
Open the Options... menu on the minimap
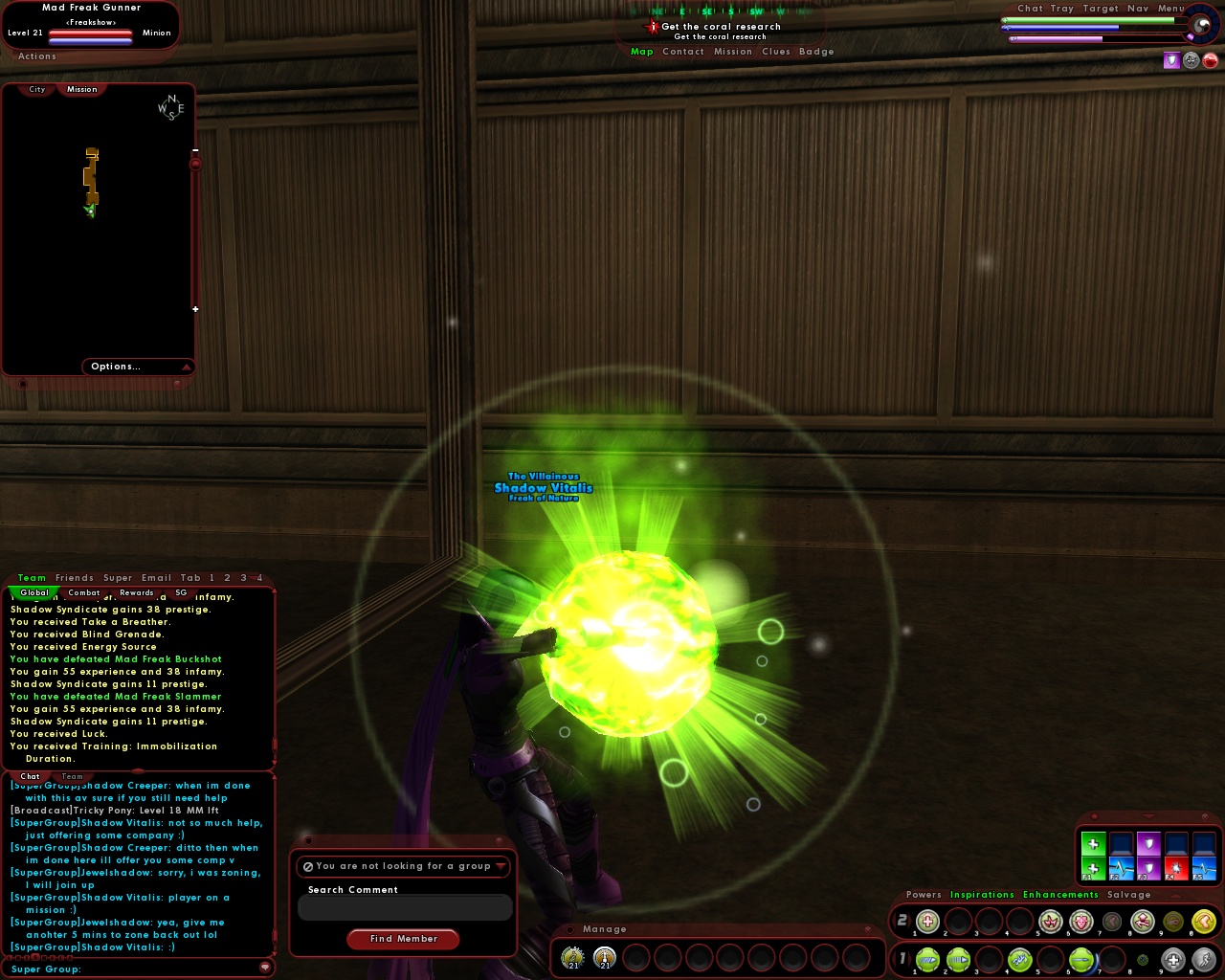115,367
